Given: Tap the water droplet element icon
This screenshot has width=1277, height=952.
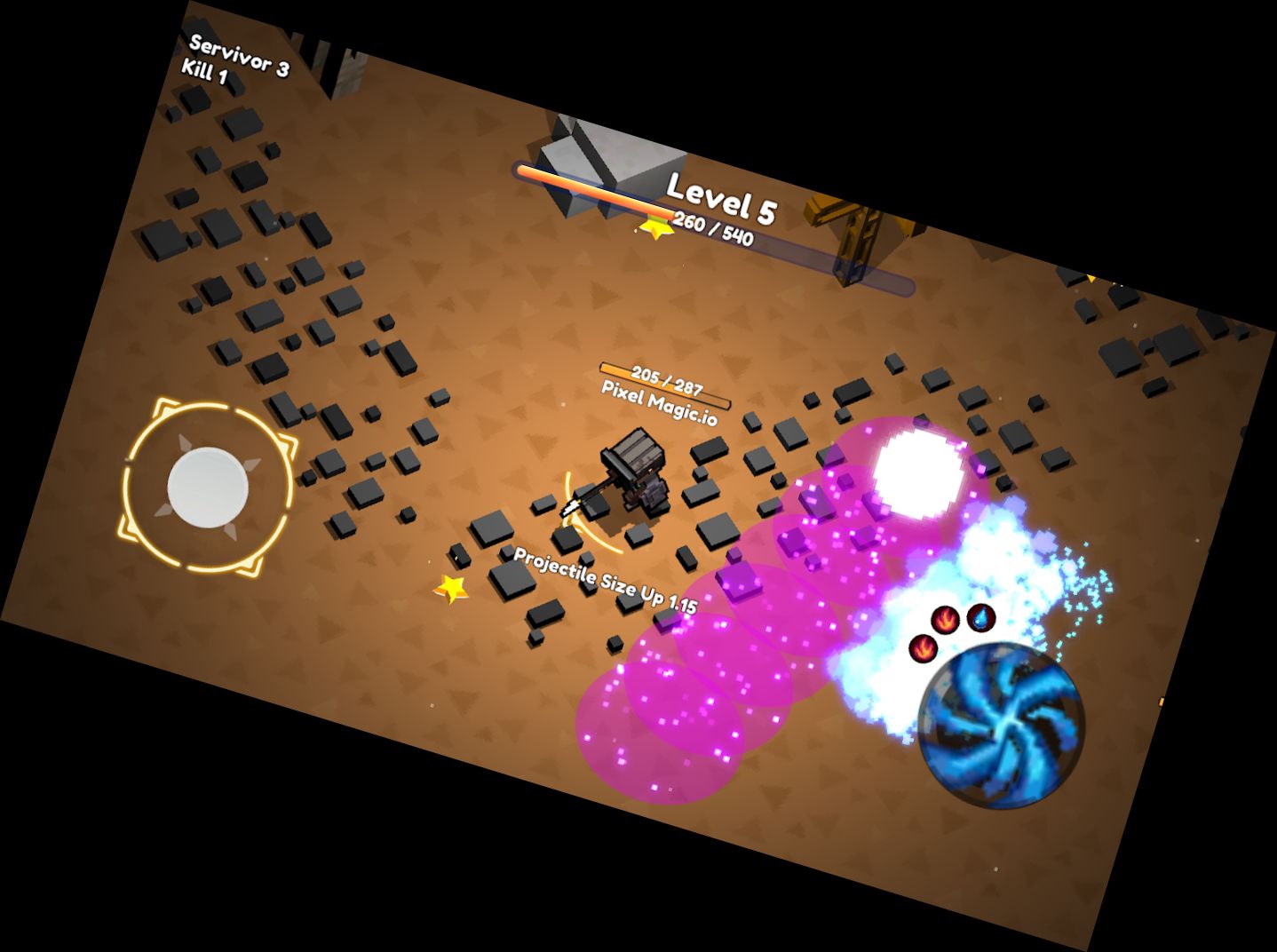Looking at the screenshot, I should (x=980, y=618).
